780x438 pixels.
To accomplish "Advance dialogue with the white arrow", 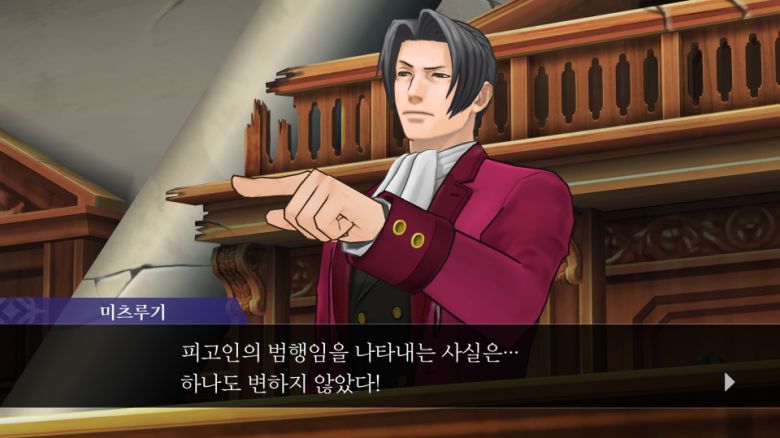I will (729, 381).
